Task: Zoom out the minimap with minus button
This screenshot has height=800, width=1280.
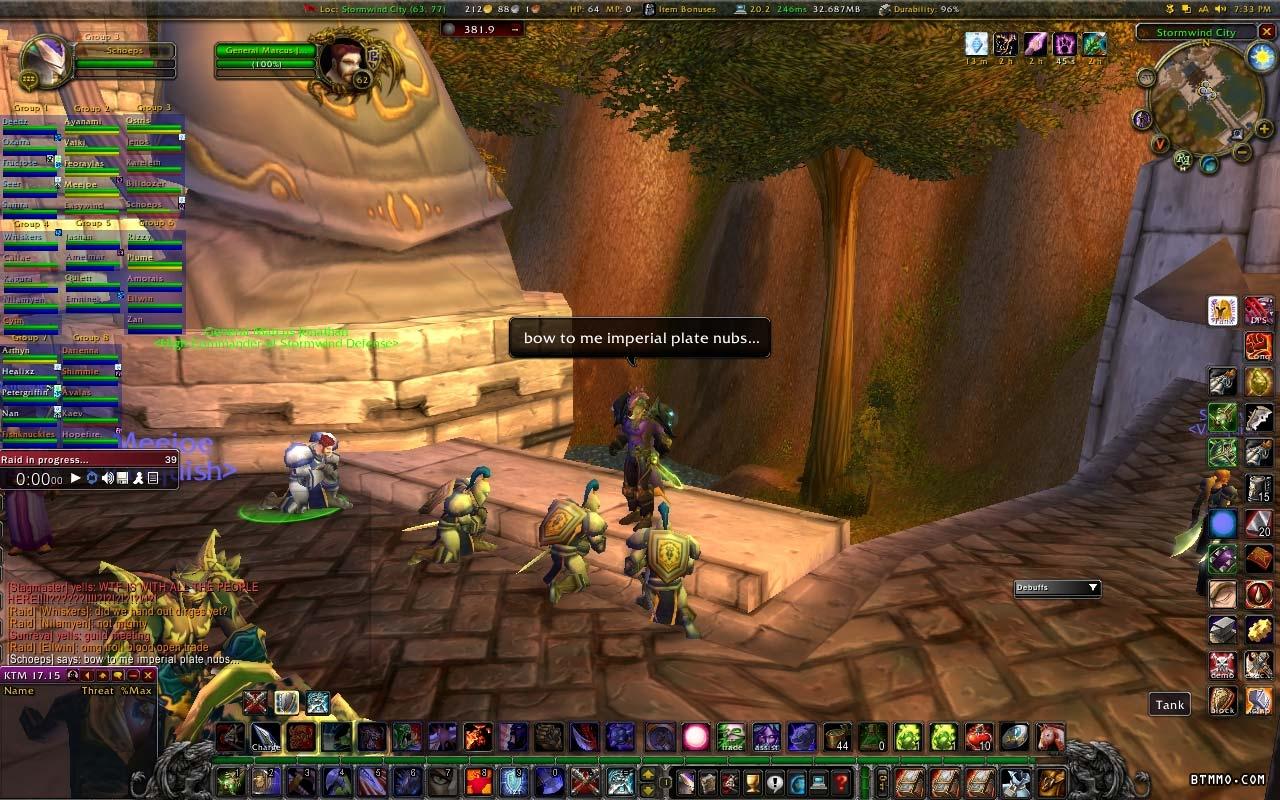Action: click(x=1242, y=153)
